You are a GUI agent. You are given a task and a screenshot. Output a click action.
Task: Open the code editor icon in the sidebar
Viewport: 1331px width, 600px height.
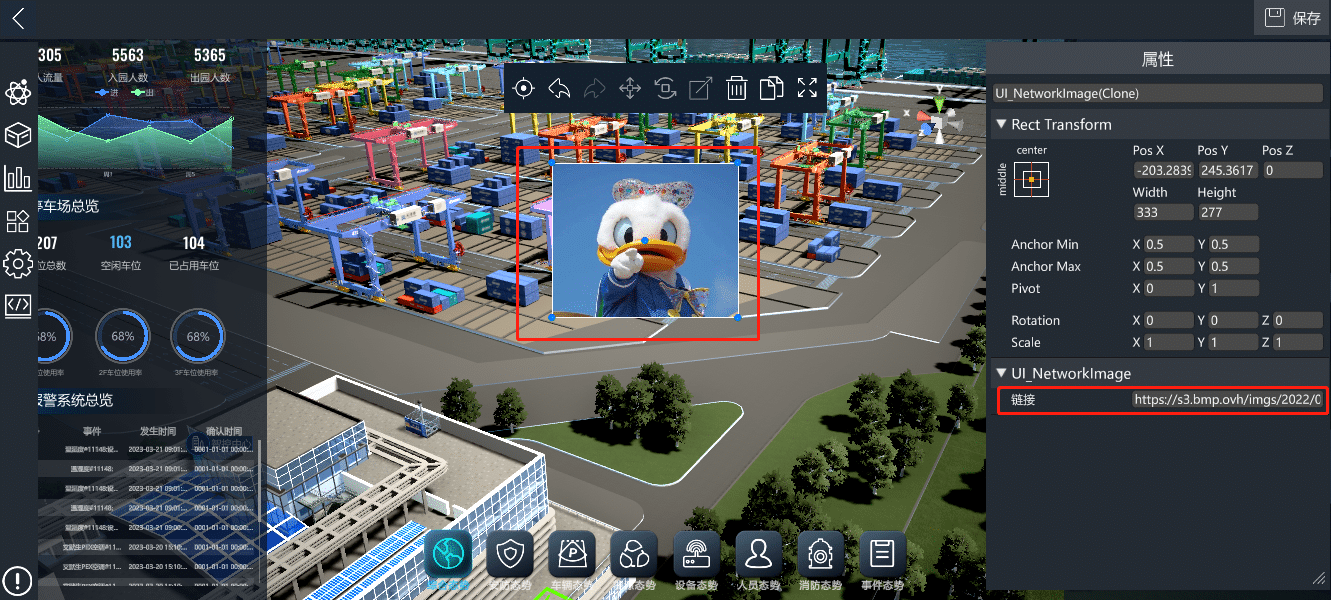pos(18,305)
